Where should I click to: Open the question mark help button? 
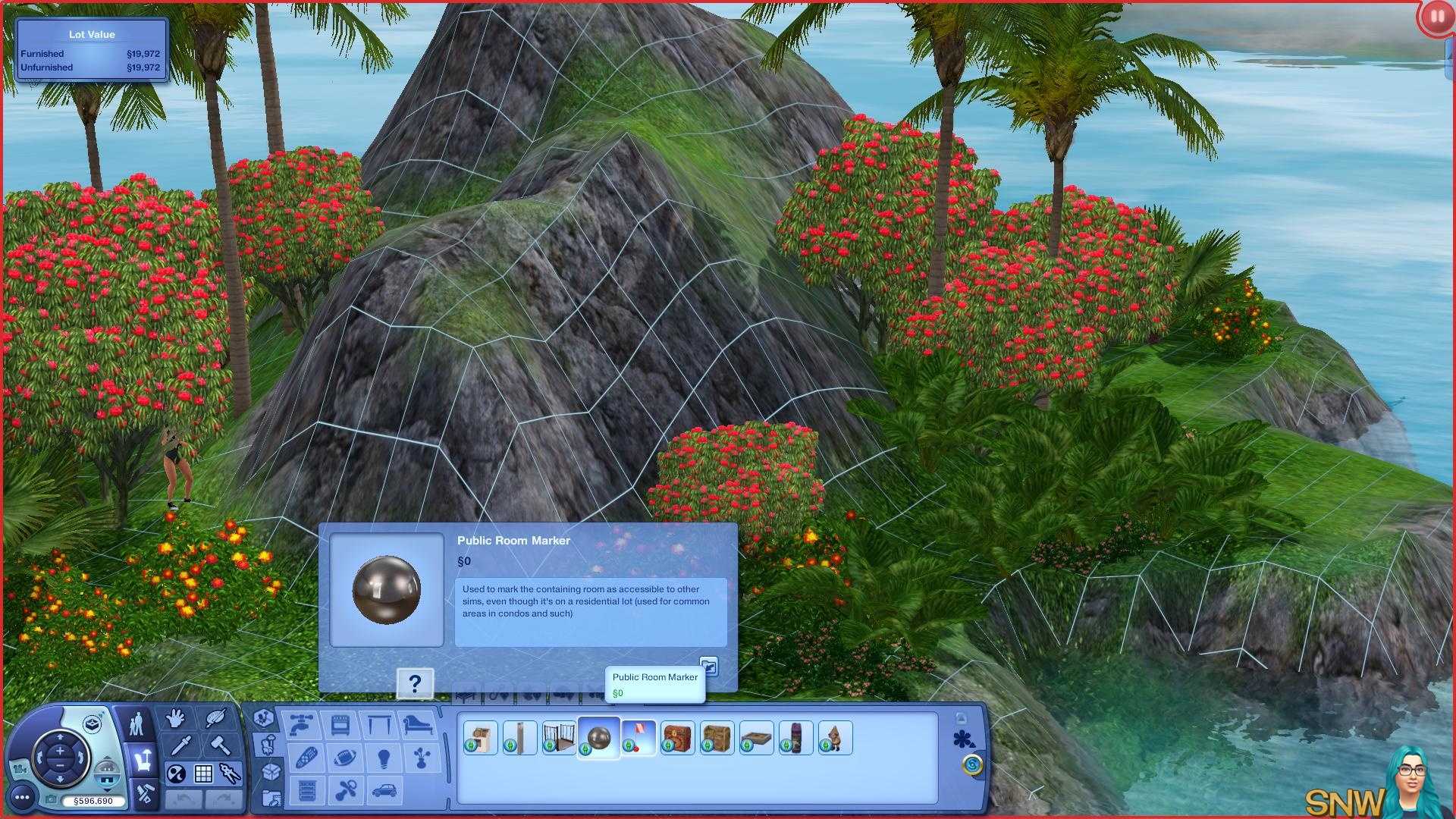pos(415,684)
